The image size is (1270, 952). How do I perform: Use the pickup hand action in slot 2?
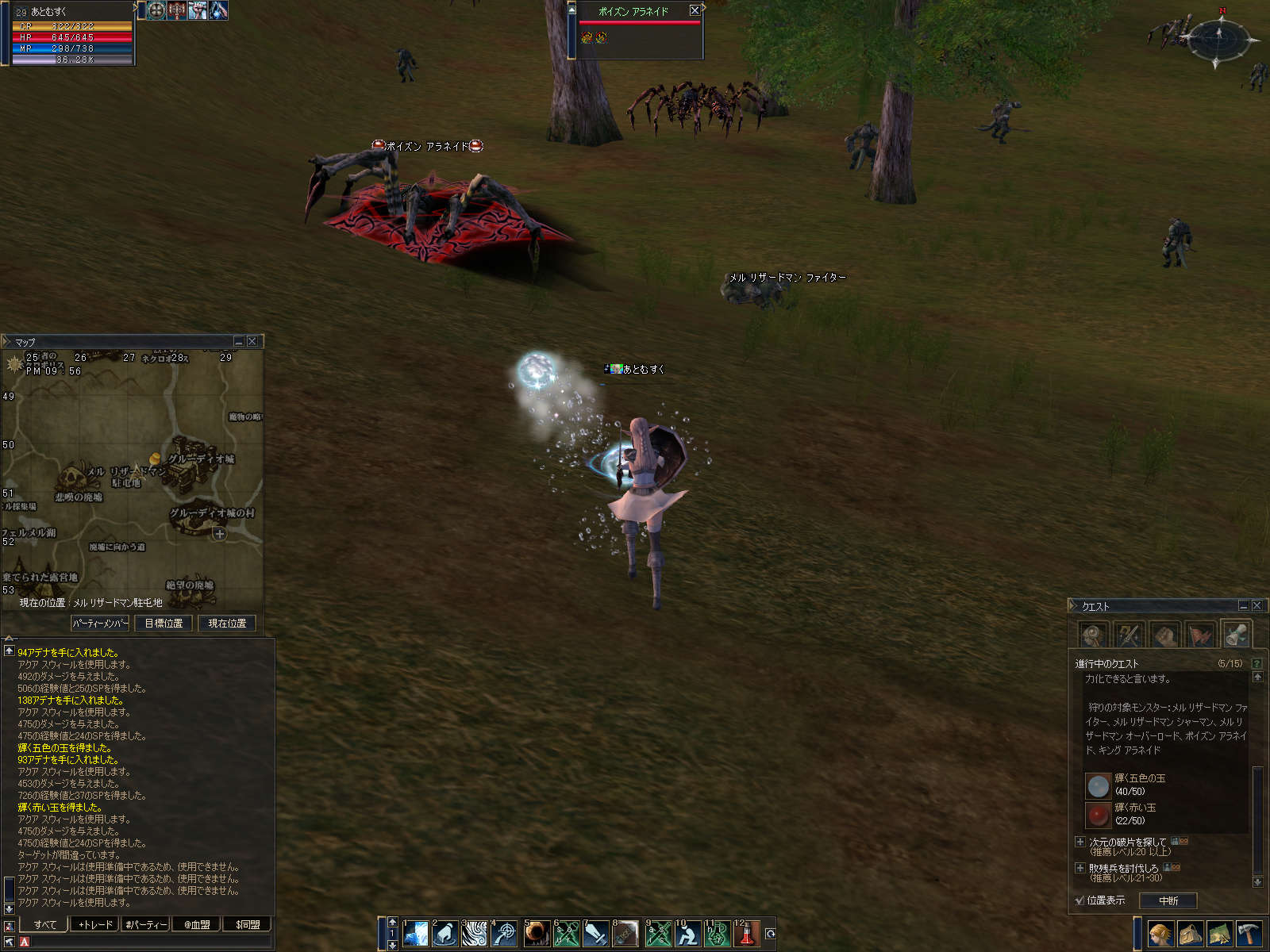tap(444, 934)
